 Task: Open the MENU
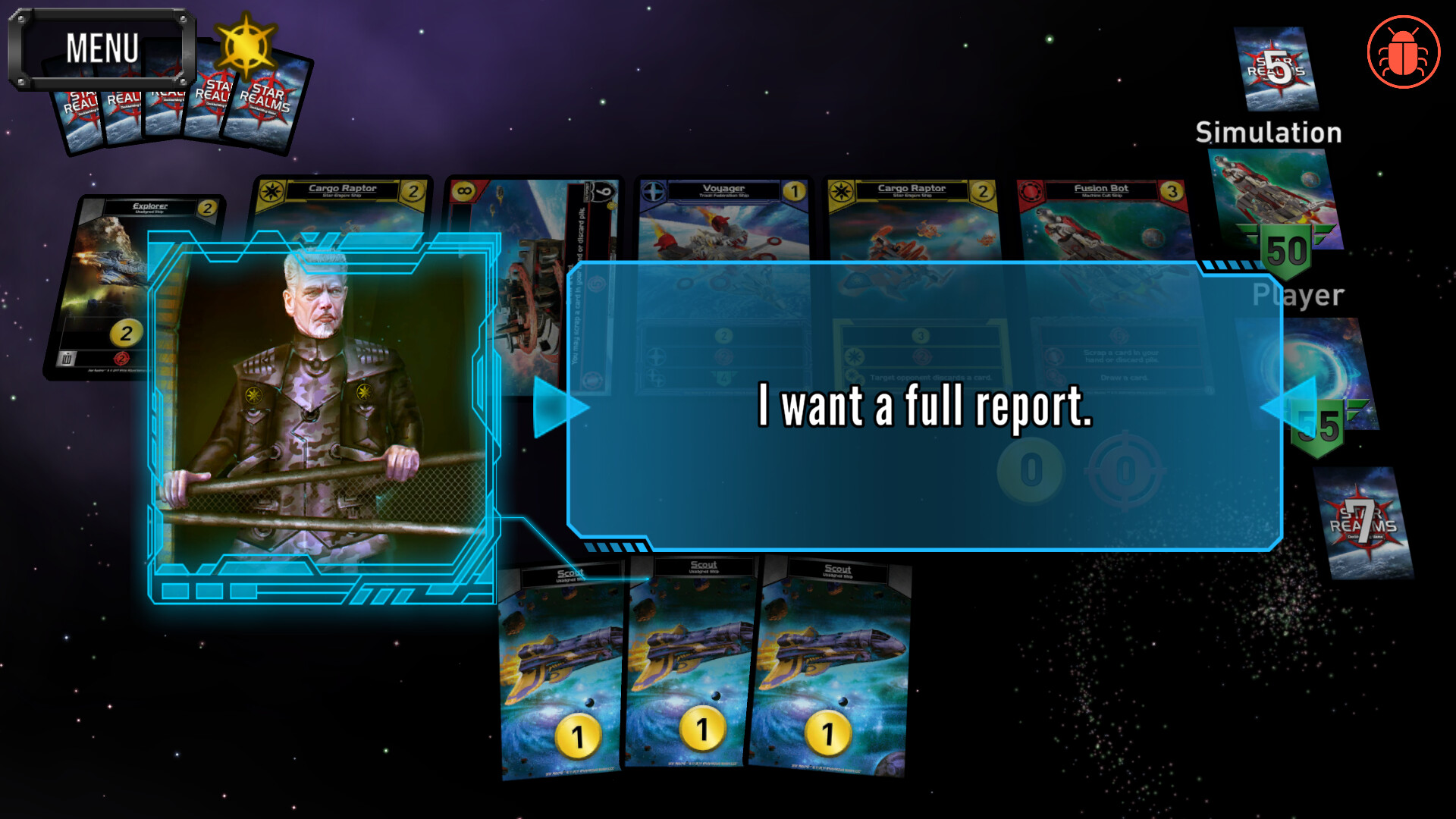pyautogui.click(x=104, y=48)
